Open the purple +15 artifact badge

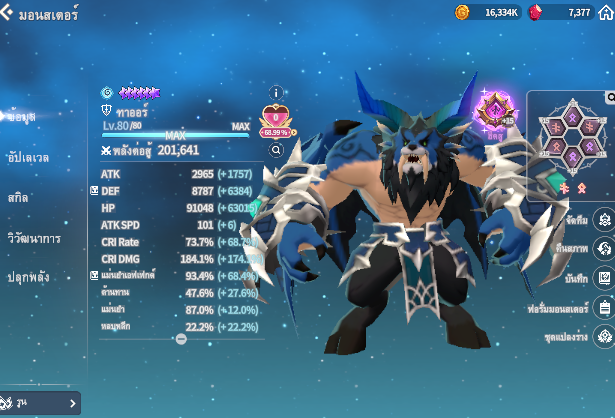pos(493,112)
